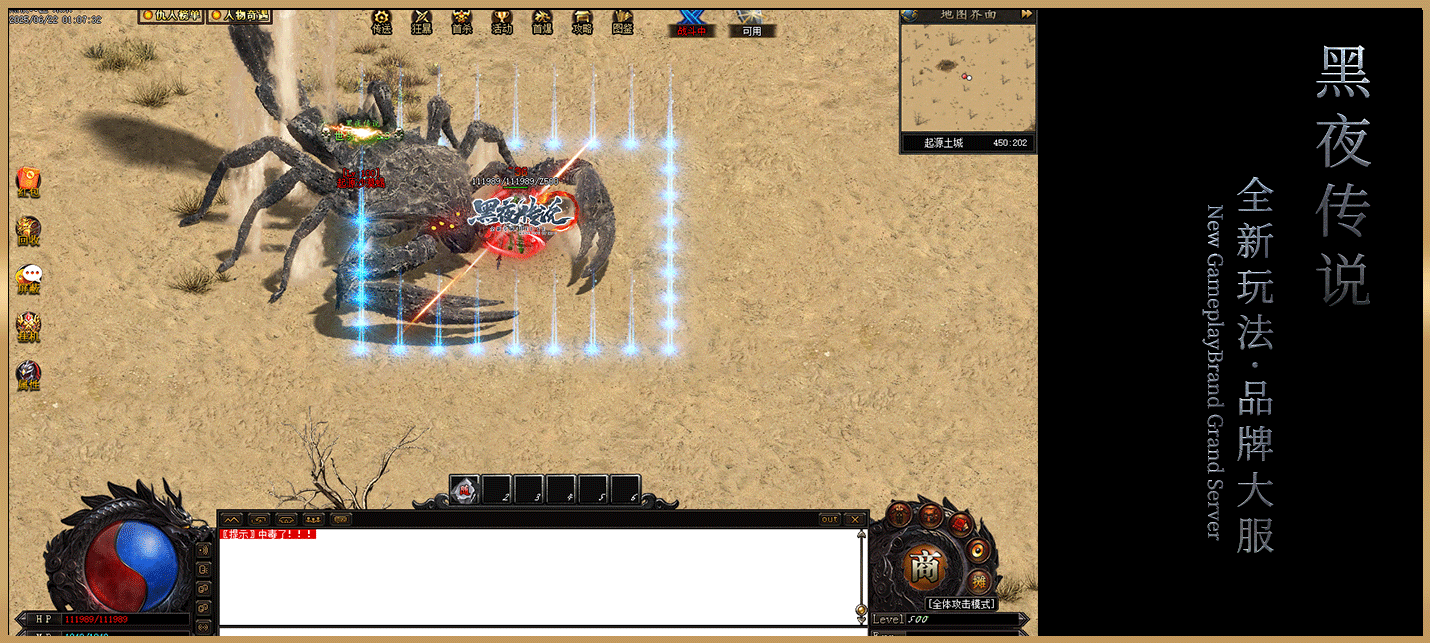Click the minimap of 起源土城
The width and height of the screenshot is (1430, 643).
click(x=967, y=78)
